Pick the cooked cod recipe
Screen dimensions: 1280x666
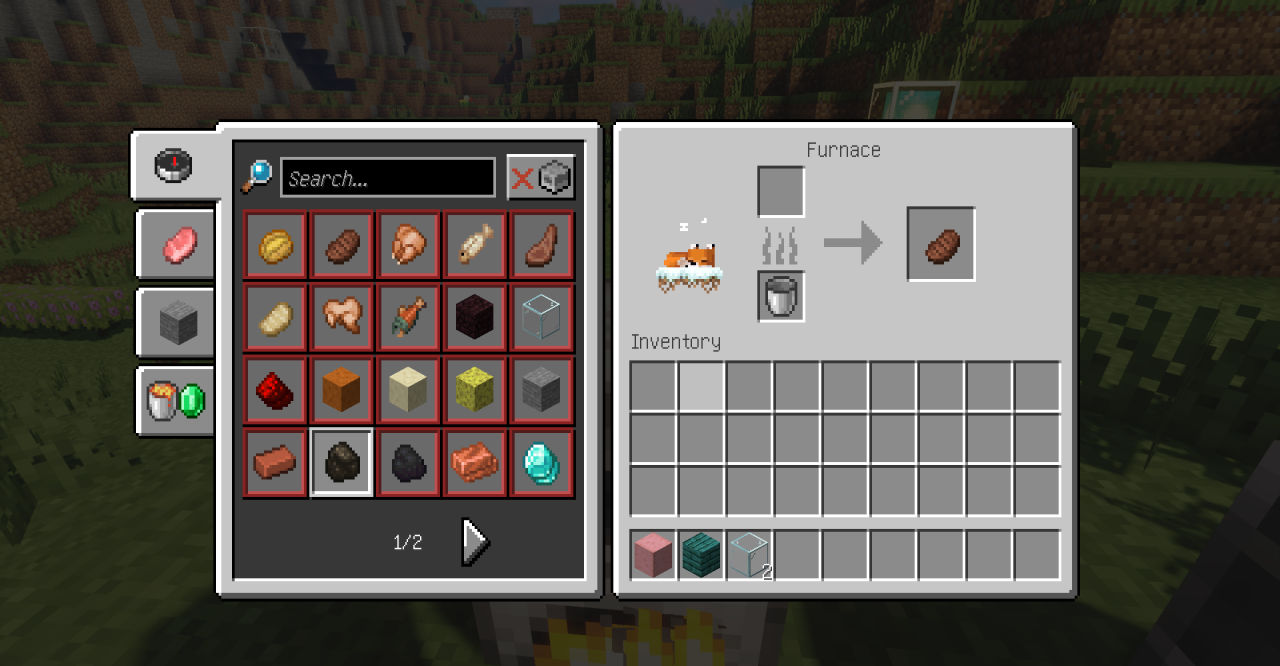476,245
